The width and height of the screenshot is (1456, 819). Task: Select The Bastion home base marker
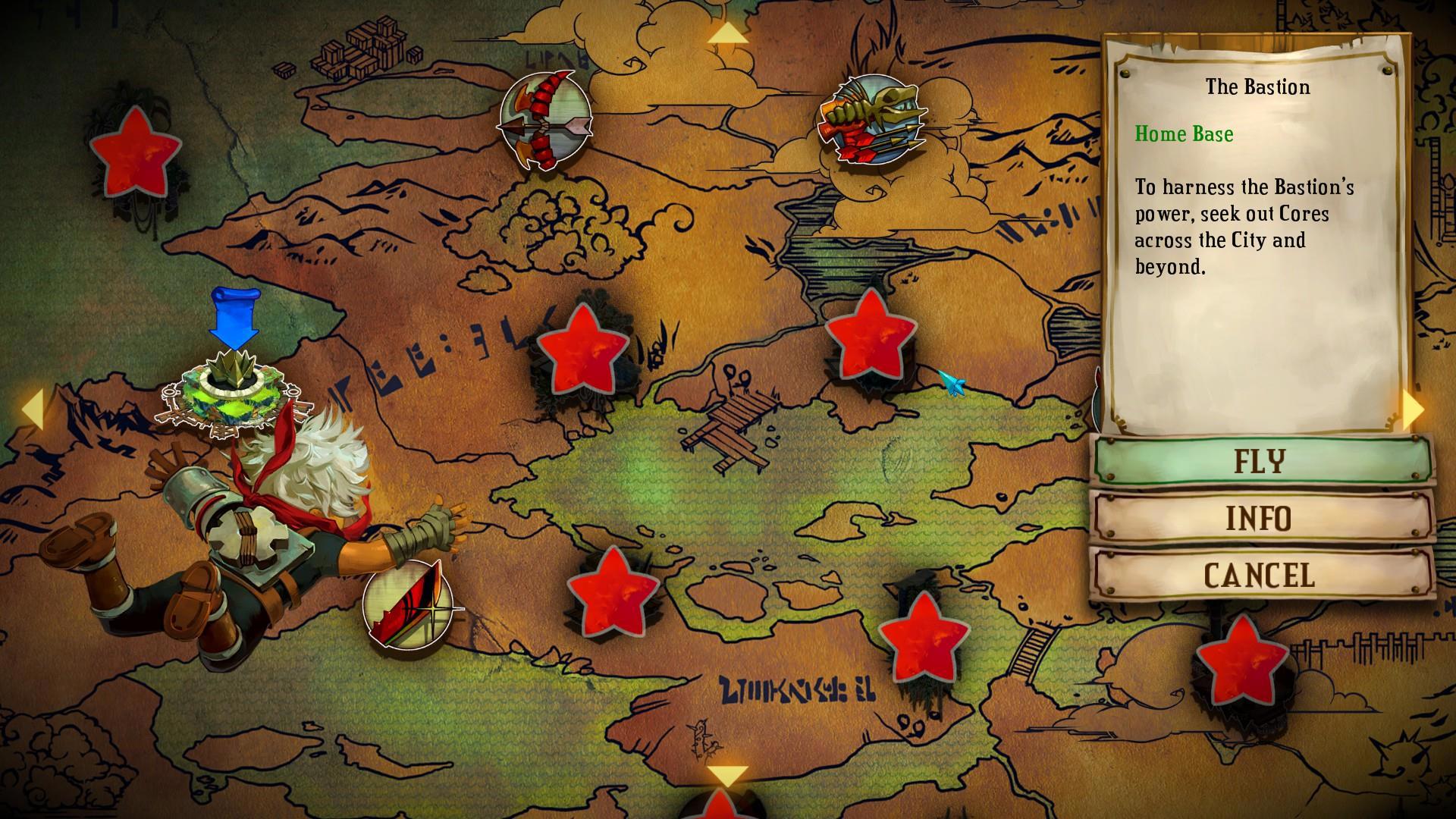tap(226, 392)
